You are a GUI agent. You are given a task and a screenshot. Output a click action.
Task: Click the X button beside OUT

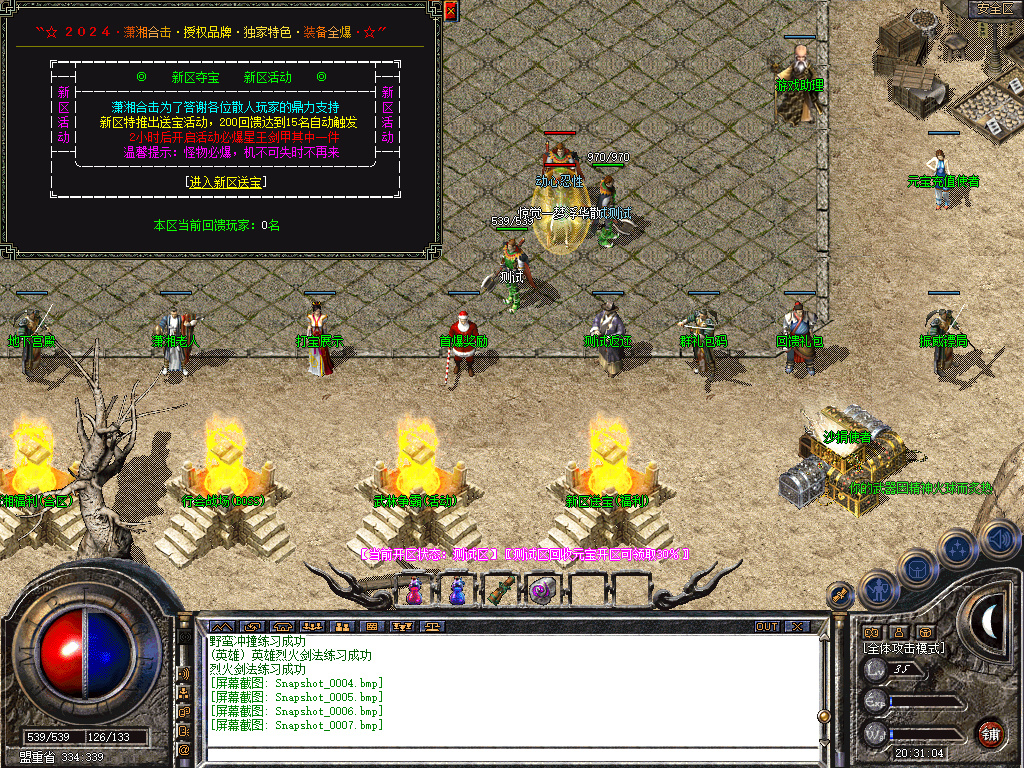coord(796,627)
